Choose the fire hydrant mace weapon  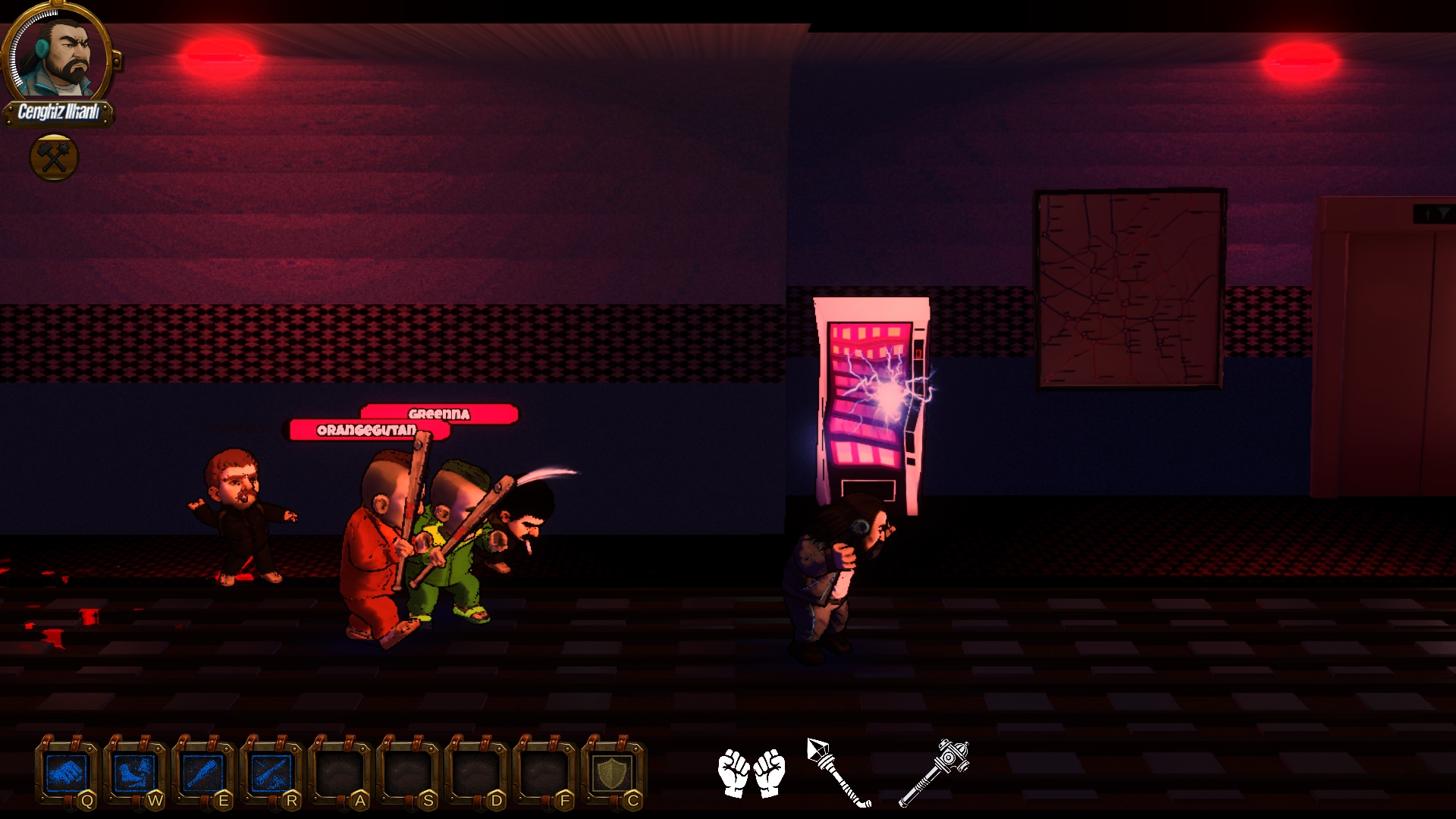point(934,772)
